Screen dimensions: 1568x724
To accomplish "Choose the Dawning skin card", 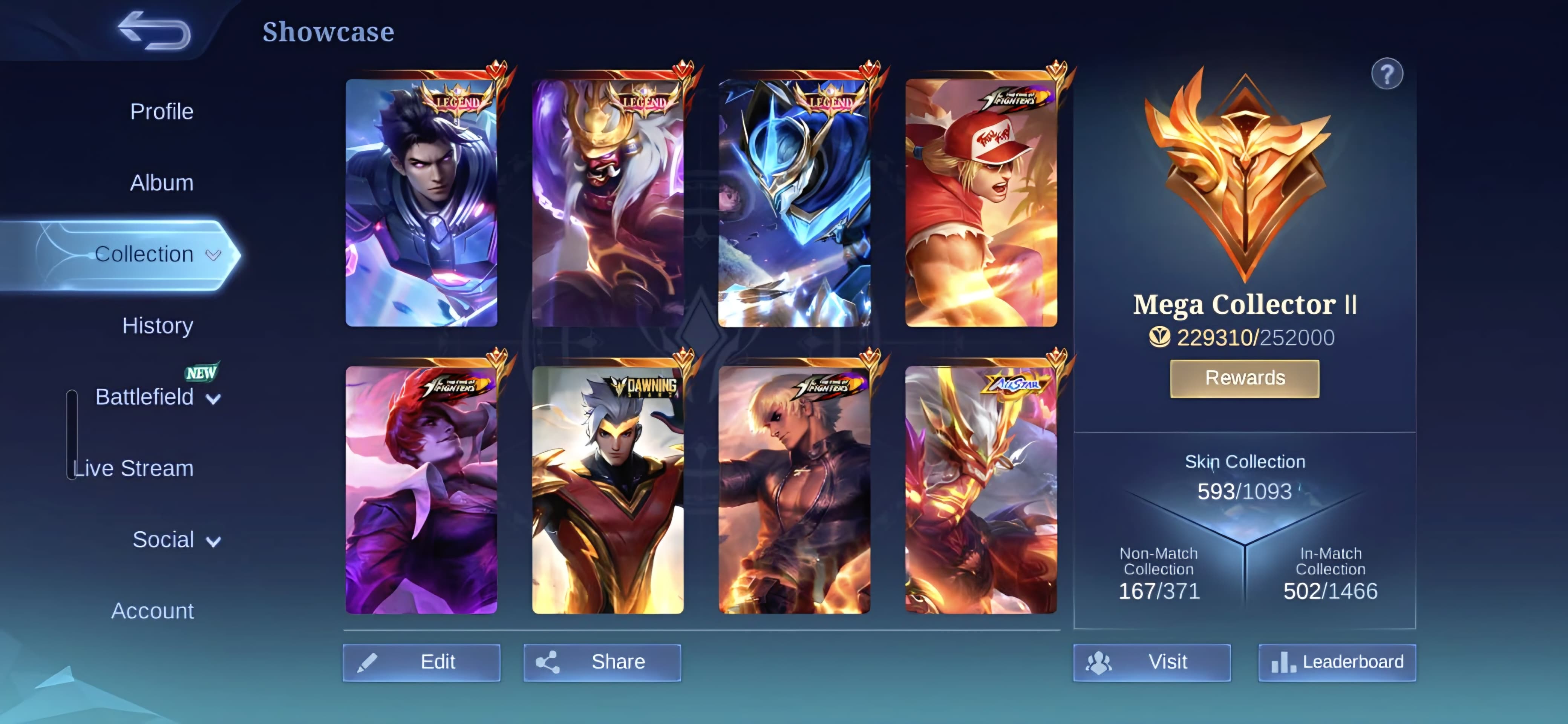I will [608, 490].
